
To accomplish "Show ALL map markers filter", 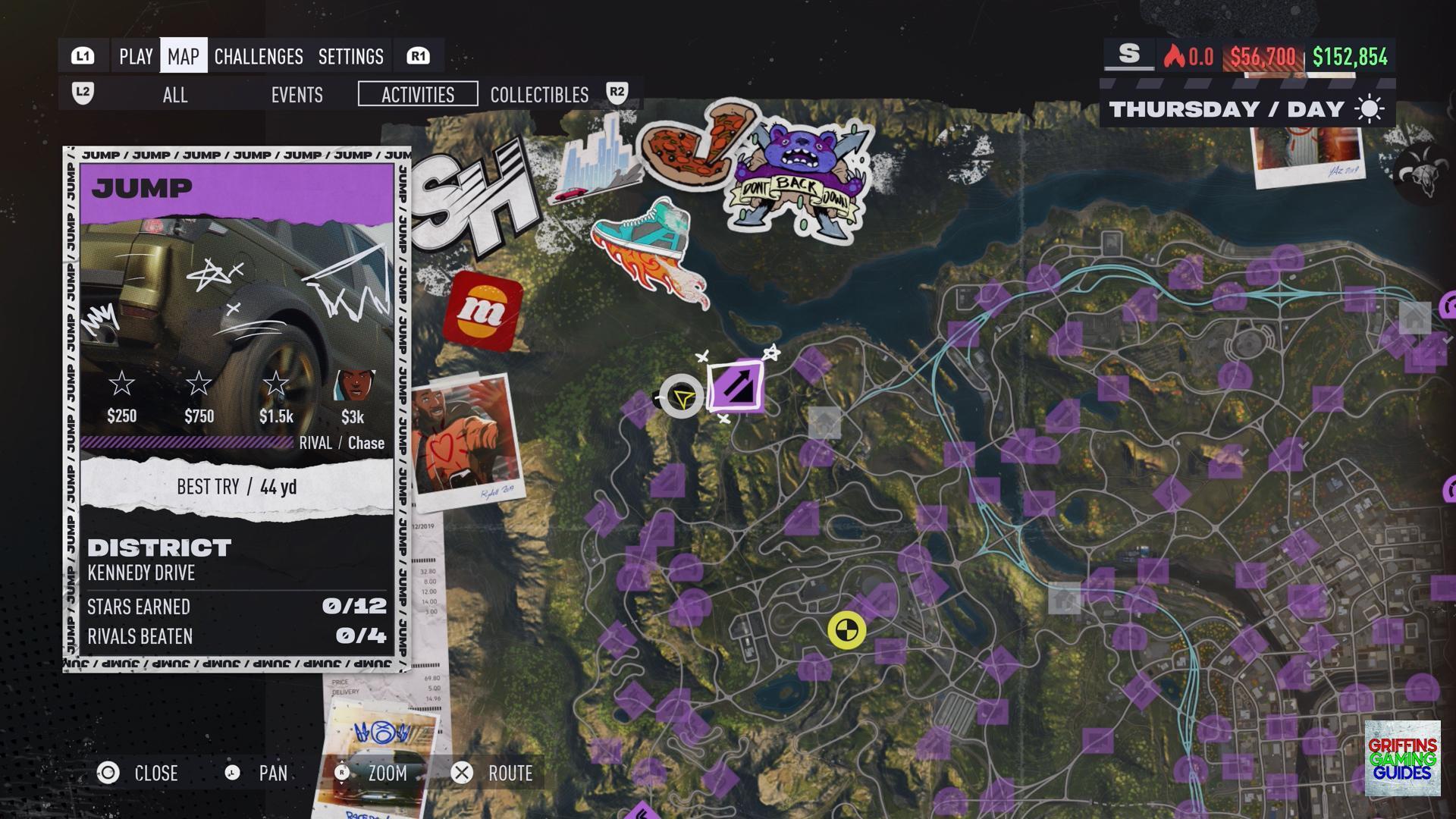I will [x=175, y=95].
